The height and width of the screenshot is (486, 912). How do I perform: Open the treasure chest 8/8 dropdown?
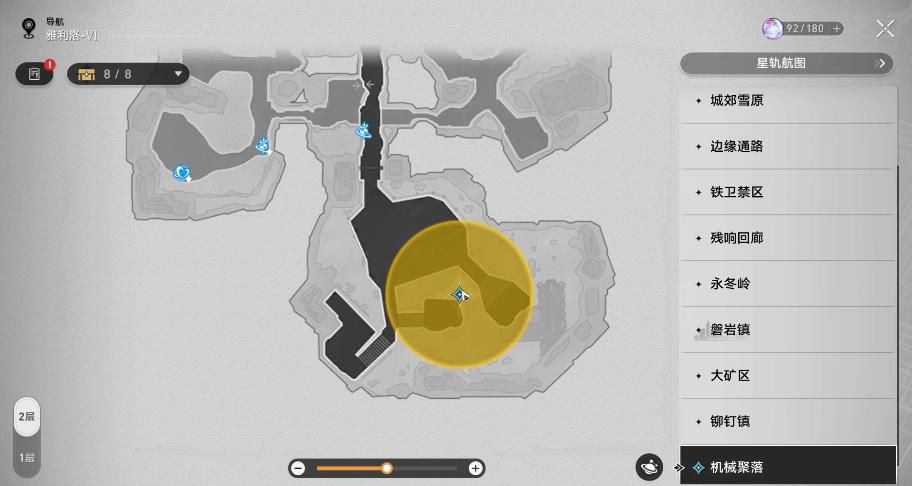[x=128, y=73]
